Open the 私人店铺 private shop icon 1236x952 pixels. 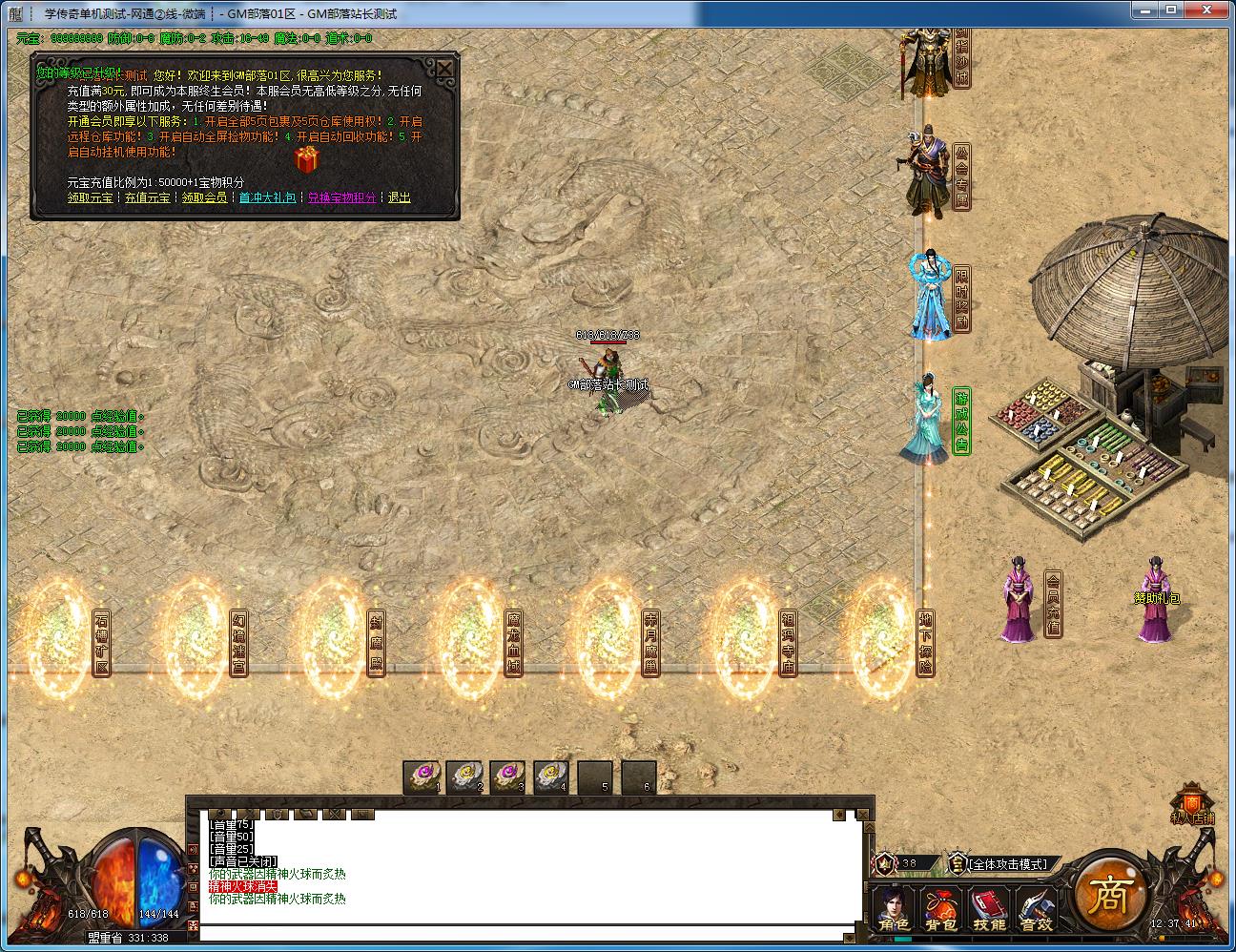tap(1192, 803)
